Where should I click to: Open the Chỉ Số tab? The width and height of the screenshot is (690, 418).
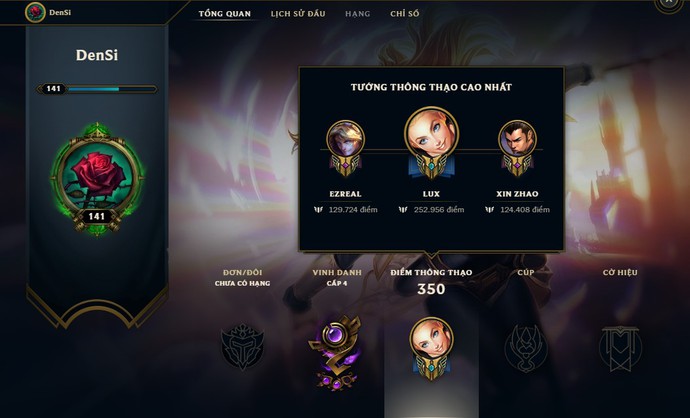pos(405,14)
